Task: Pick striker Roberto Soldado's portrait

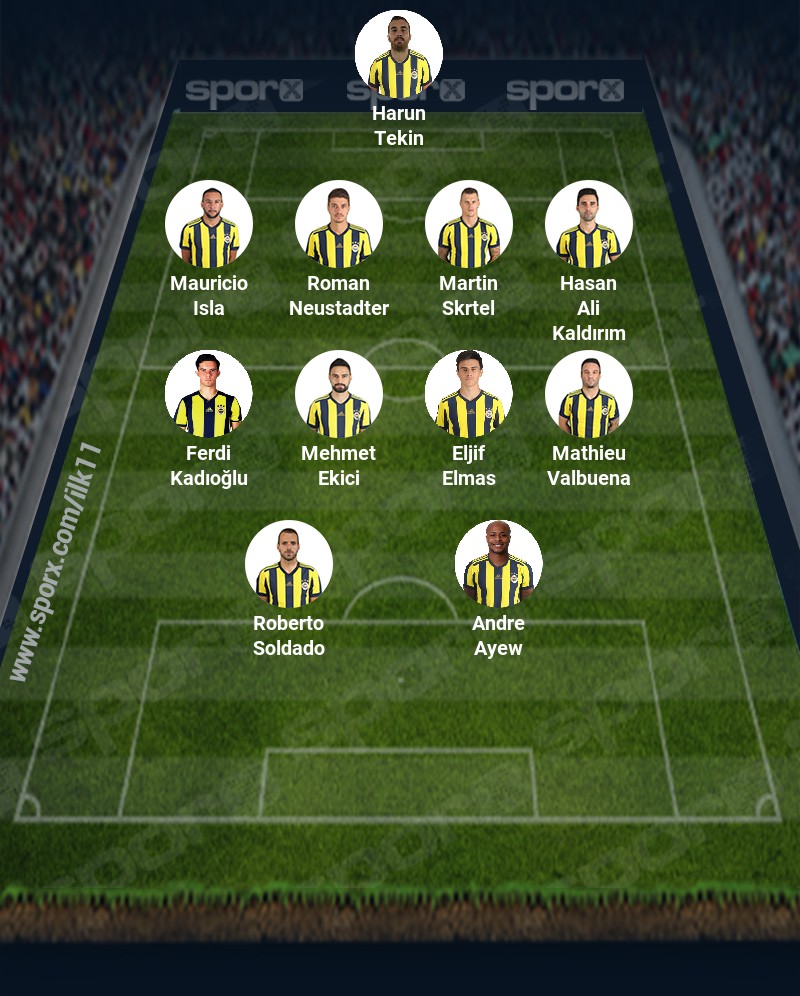Action: point(289,564)
